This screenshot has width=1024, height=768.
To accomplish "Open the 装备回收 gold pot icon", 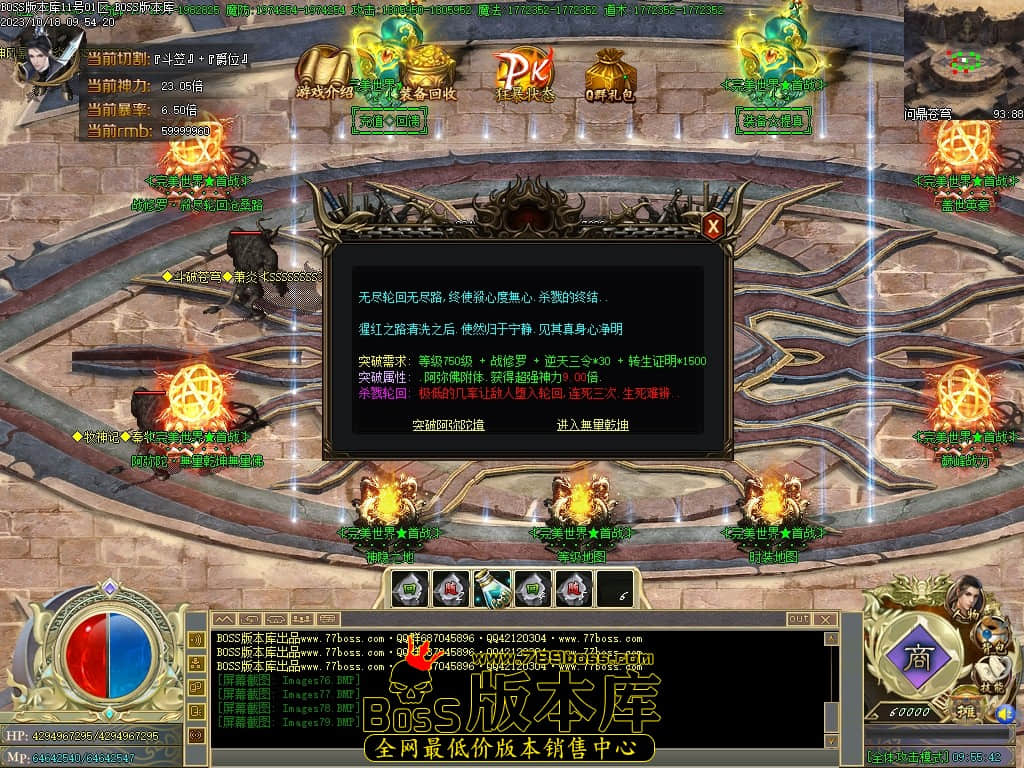I will pyautogui.click(x=428, y=74).
